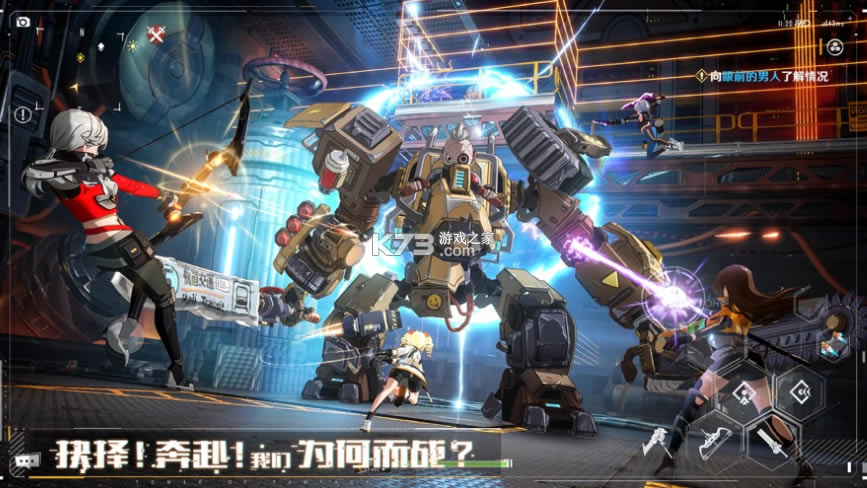Open the three-circle team menu icon
The height and width of the screenshot is (488, 867).
[x=835, y=46]
